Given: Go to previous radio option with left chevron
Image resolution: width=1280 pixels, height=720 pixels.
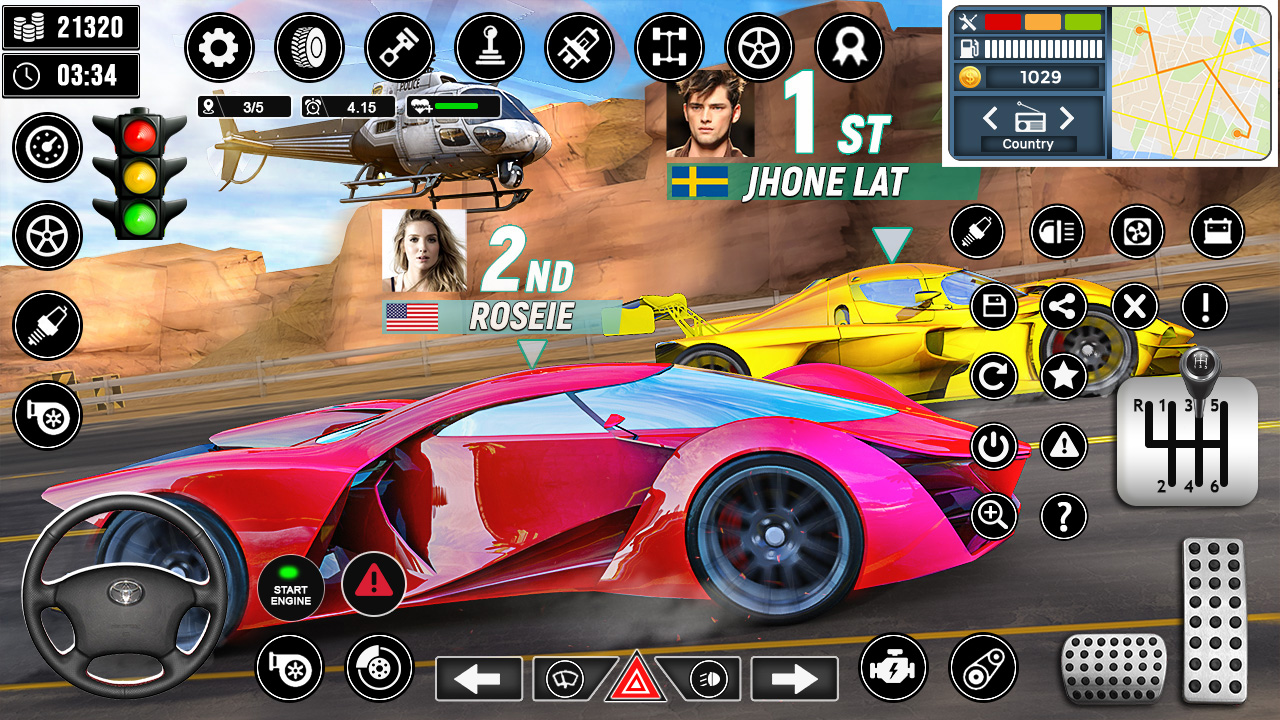Looking at the screenshot, I should [990, 119].
